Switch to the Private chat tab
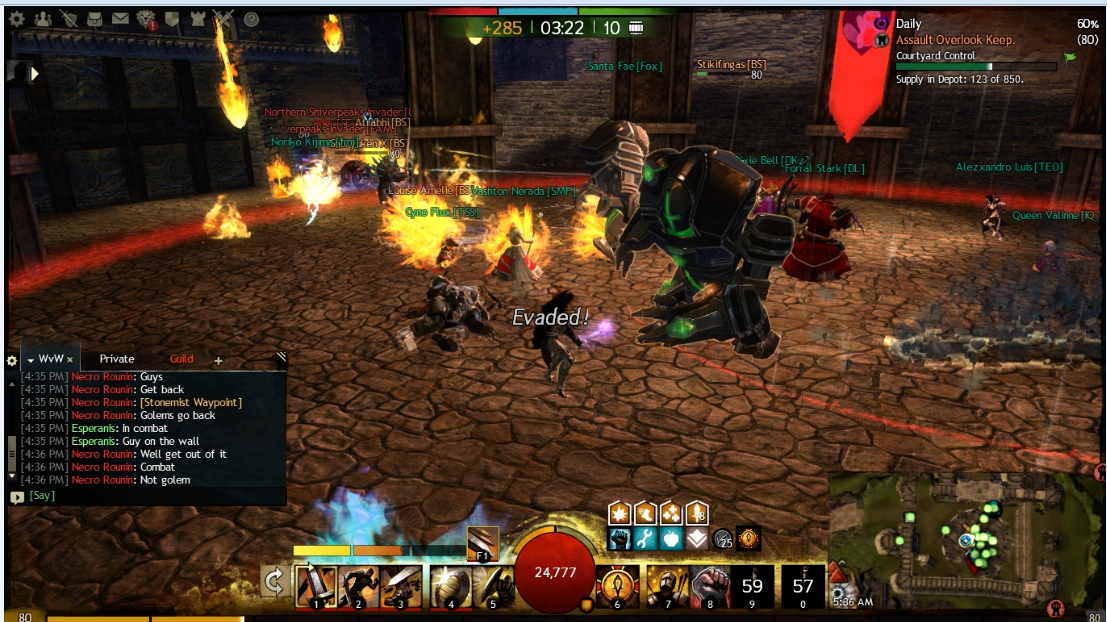Image resolution: width=1107 pixels, height=622 pixels. [117, 359]
